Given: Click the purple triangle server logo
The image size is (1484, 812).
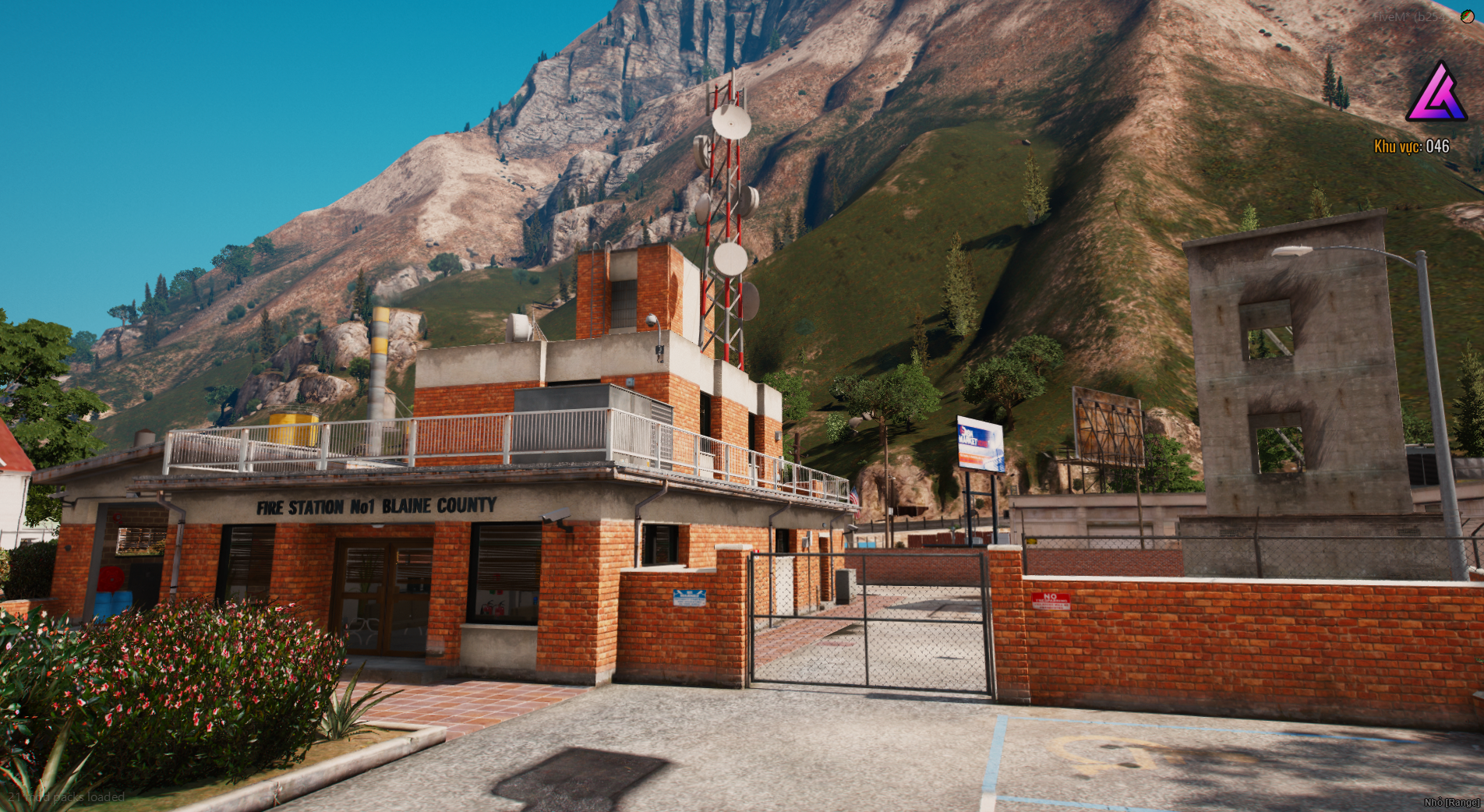Looking at the screenshot, I should point(1436,94).
